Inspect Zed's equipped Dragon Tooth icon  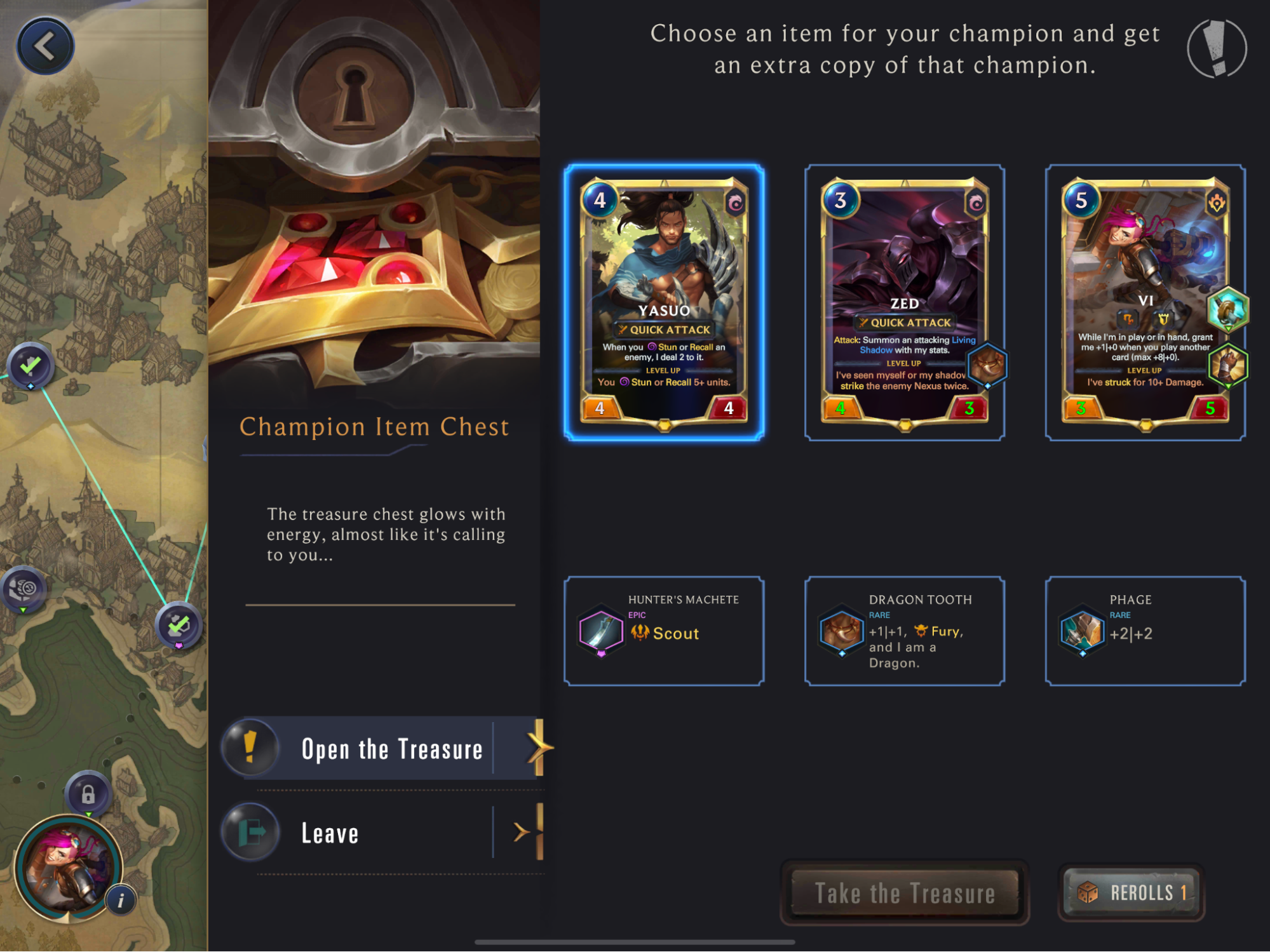pyautogui.click(x=987, y=365)
